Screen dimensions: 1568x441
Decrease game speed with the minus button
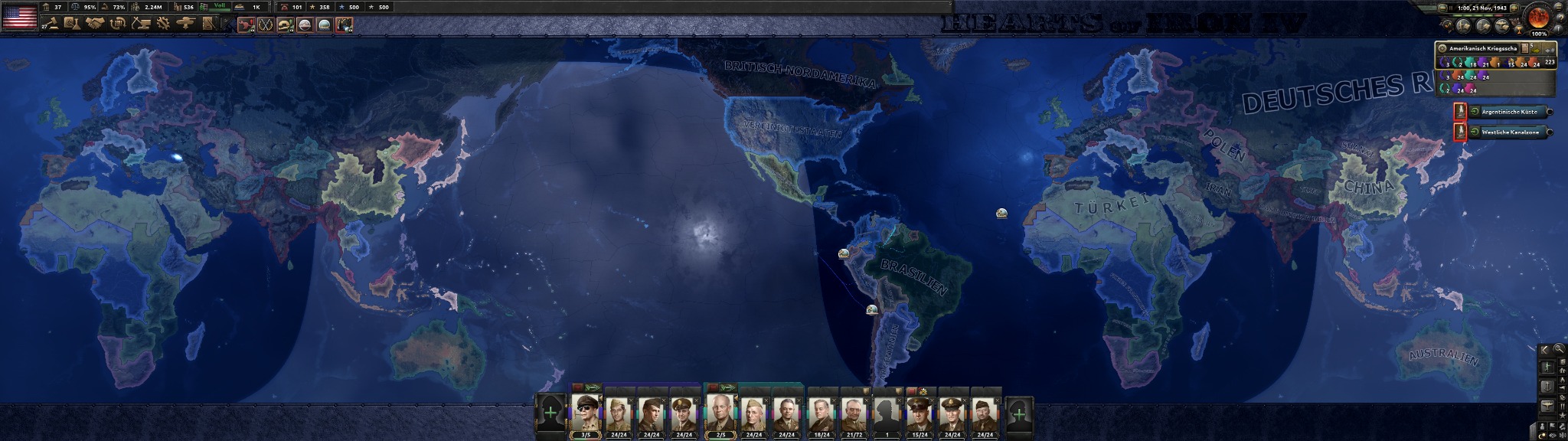point(1442,8)
